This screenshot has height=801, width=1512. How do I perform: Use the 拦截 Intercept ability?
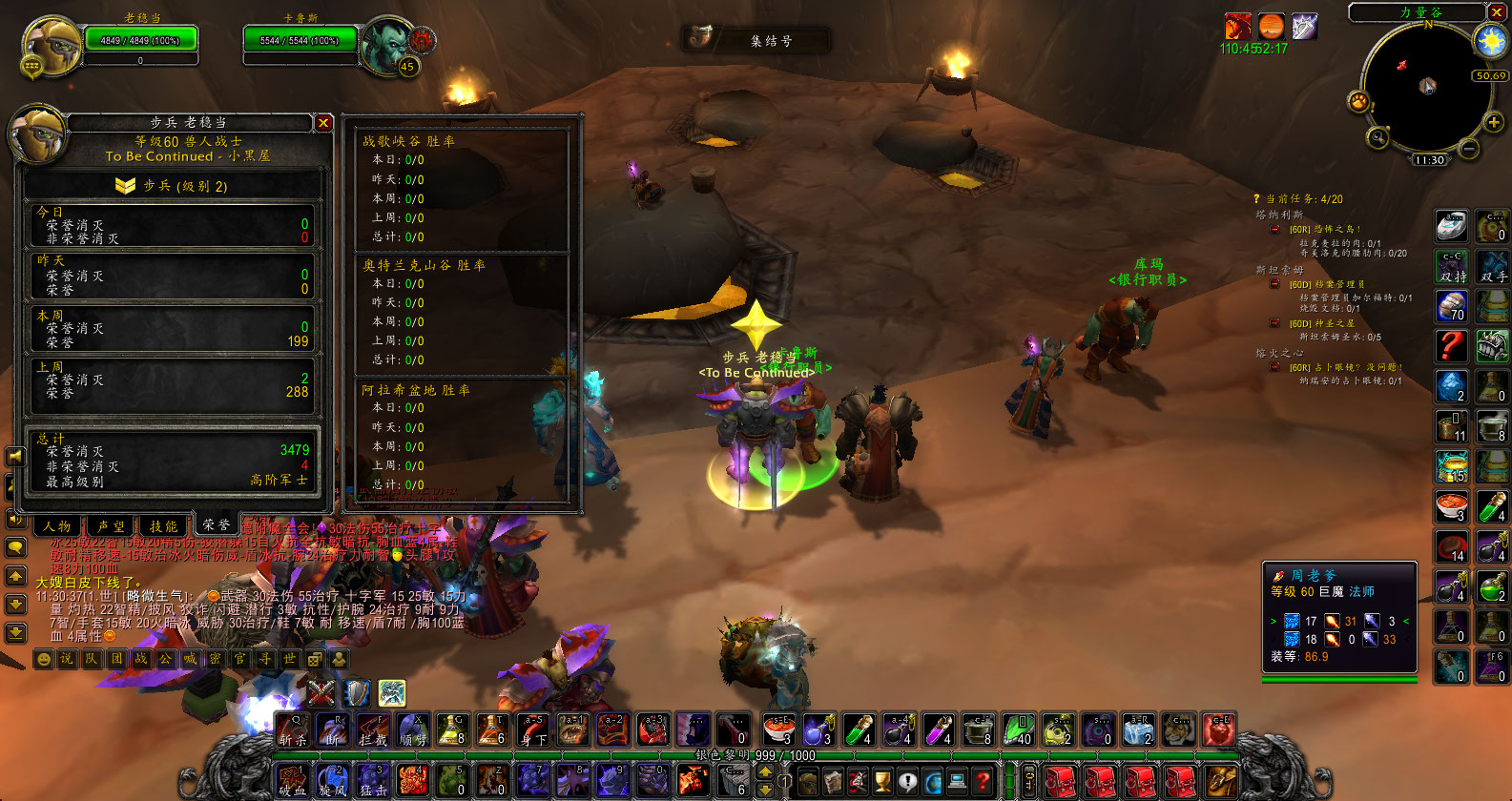372,730
